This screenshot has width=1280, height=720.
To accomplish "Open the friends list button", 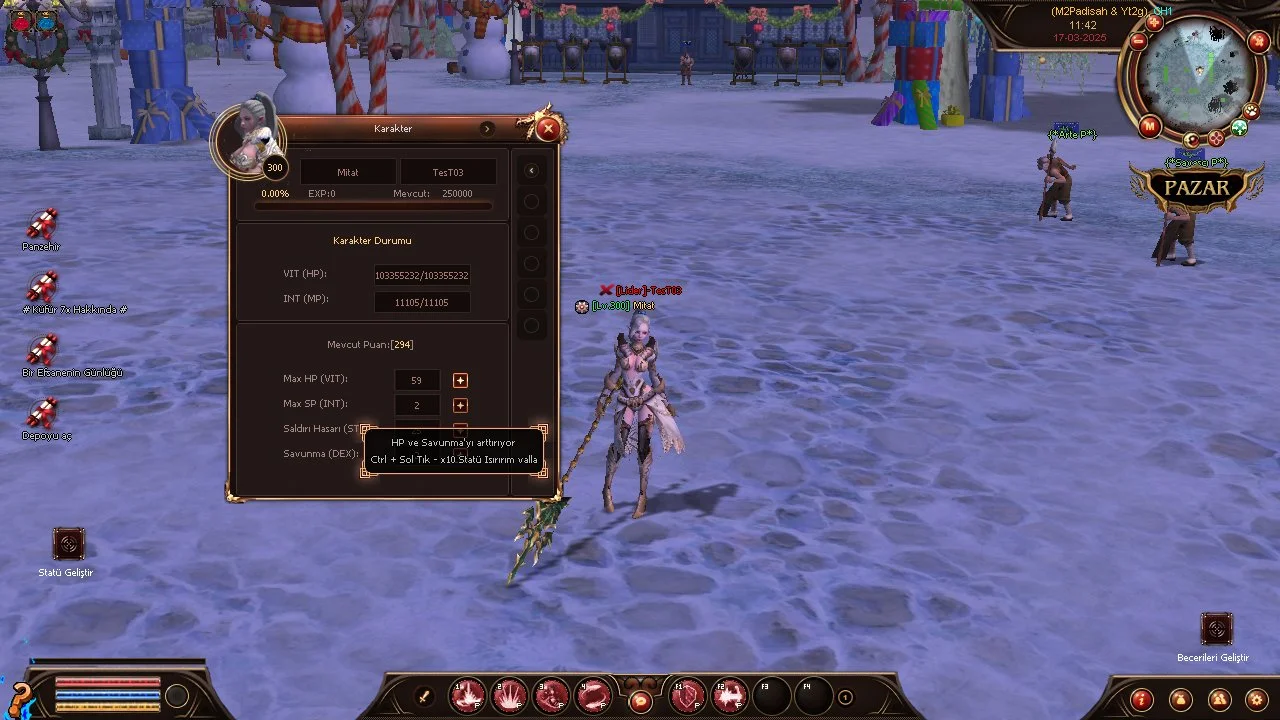I will click(1218, 699).
